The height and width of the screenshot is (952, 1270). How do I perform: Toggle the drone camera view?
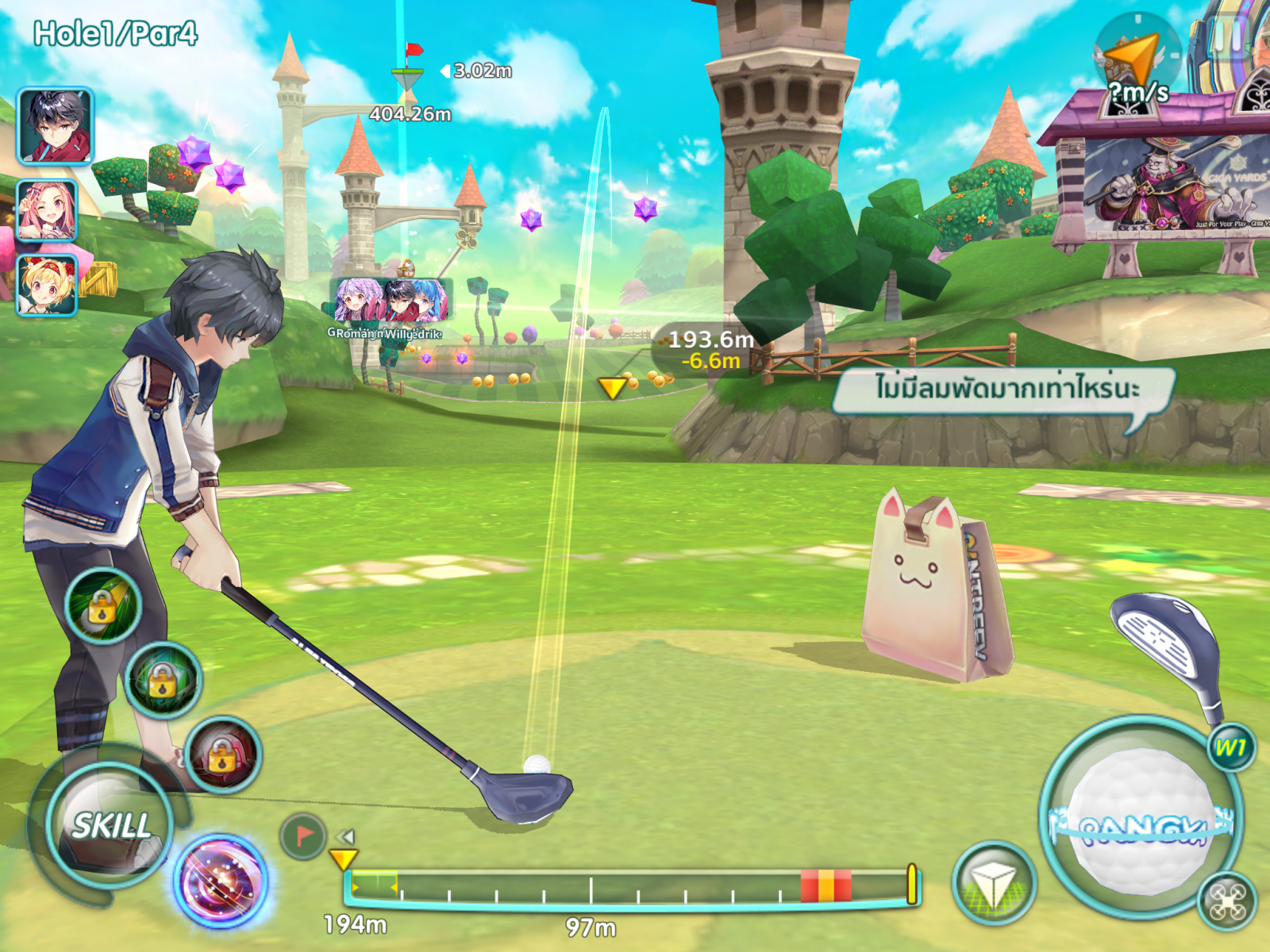[1227, 902]
